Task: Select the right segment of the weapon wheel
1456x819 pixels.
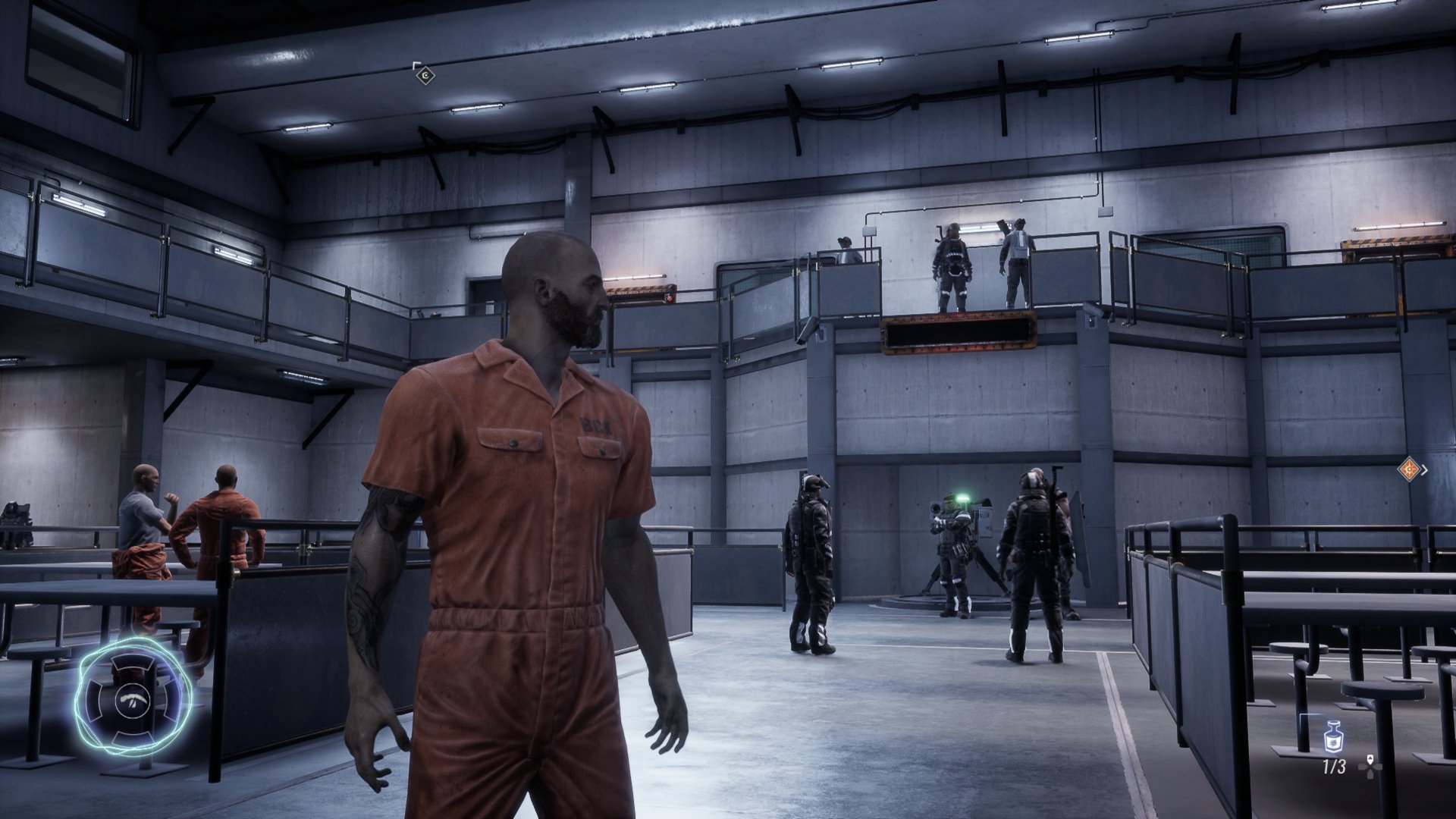Action: click(x=170, y=700)
